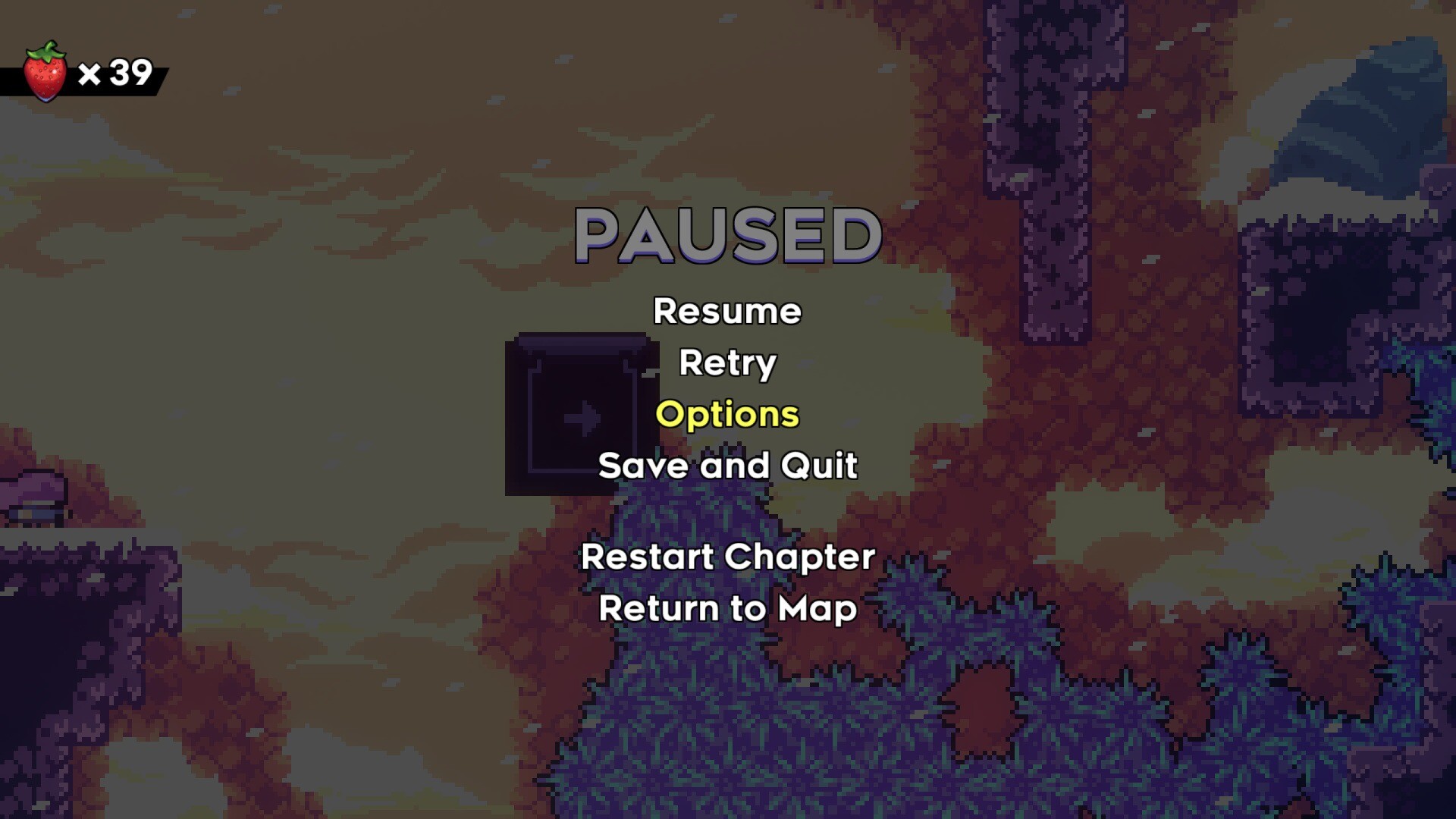Screen dimensions: 1456x819
Task: Click the lower menu group's Restart Chapter line
Action: (x=727, y=557)
